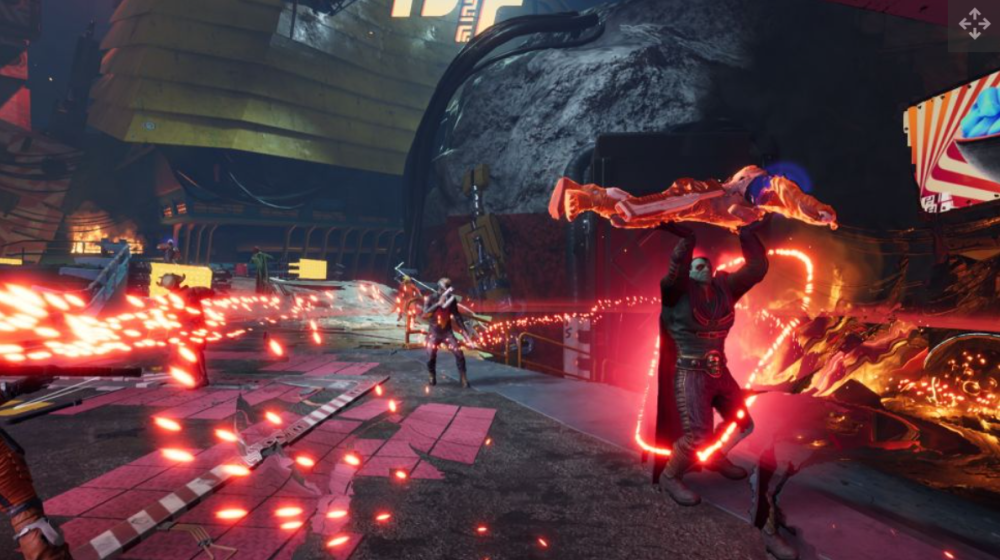1000x560 pixels.
Task: Click the four-arrow expand image icon
Action: pos(974,24)
